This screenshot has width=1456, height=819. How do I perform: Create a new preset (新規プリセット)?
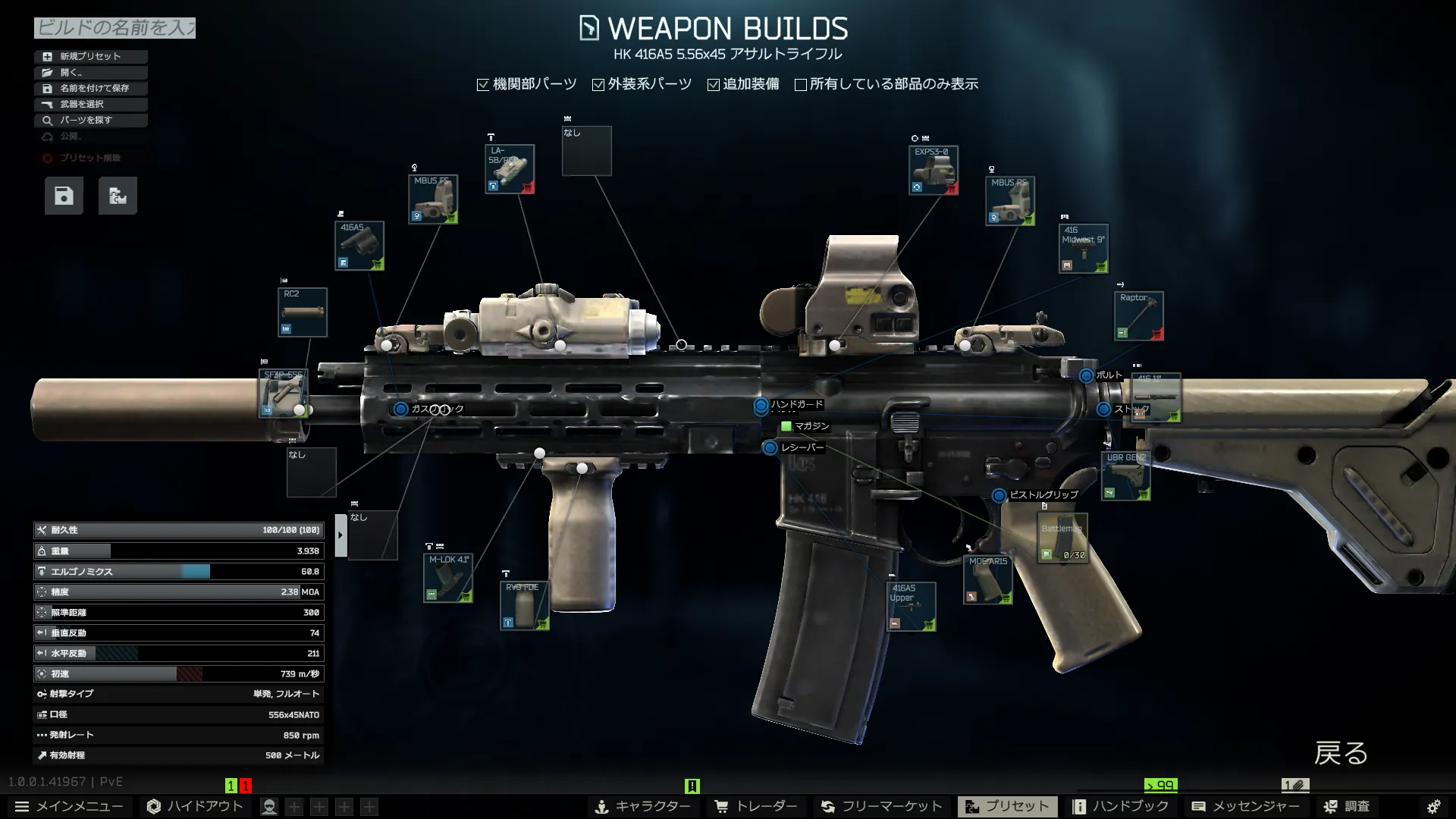(90, 56)
